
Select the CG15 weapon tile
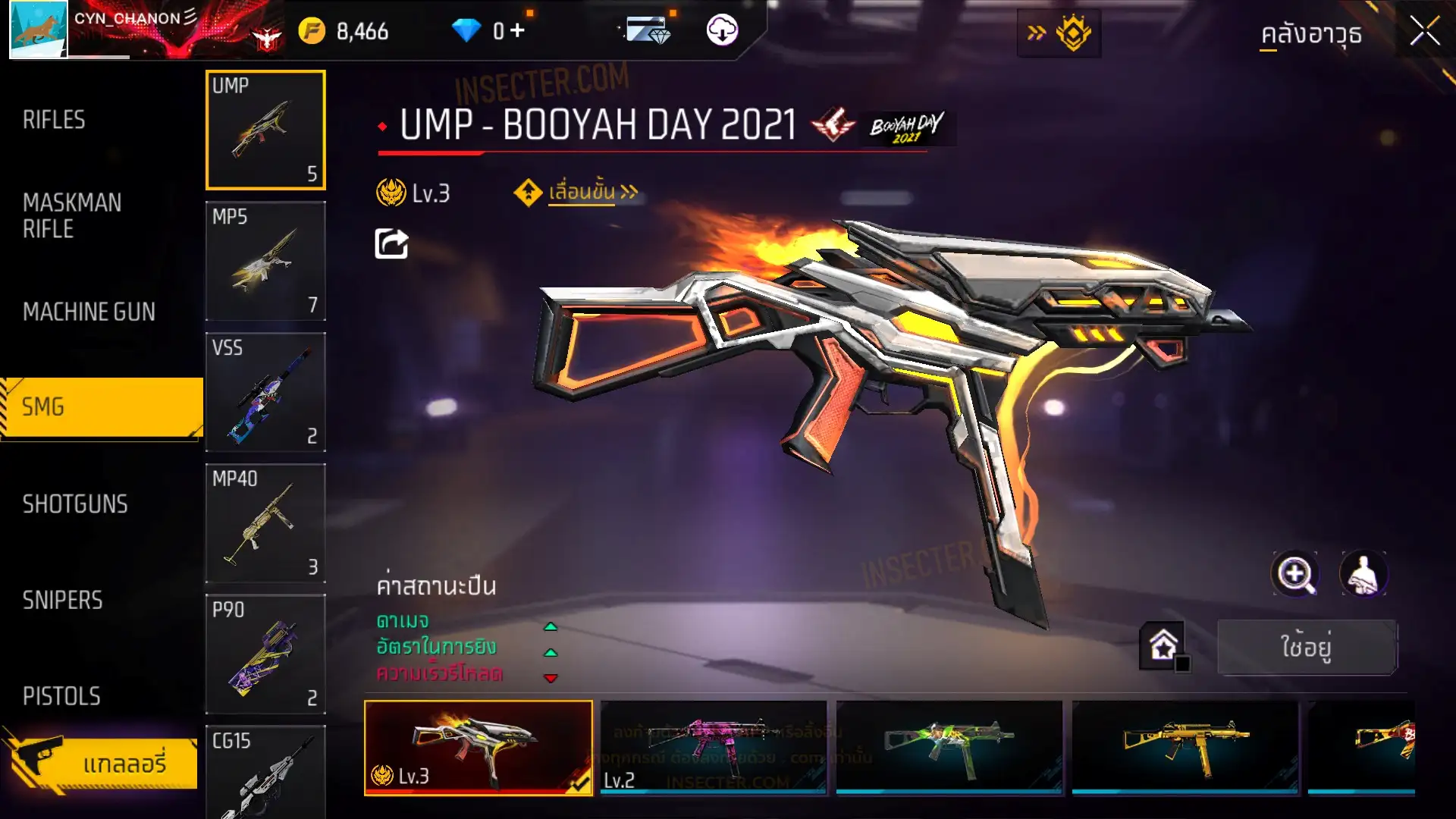(x=265, y=772)
